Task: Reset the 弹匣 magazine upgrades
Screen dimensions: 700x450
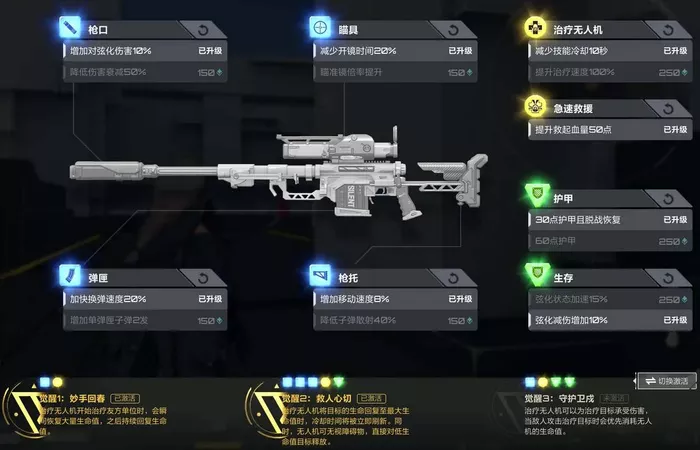Action: [x=205, y=278]
